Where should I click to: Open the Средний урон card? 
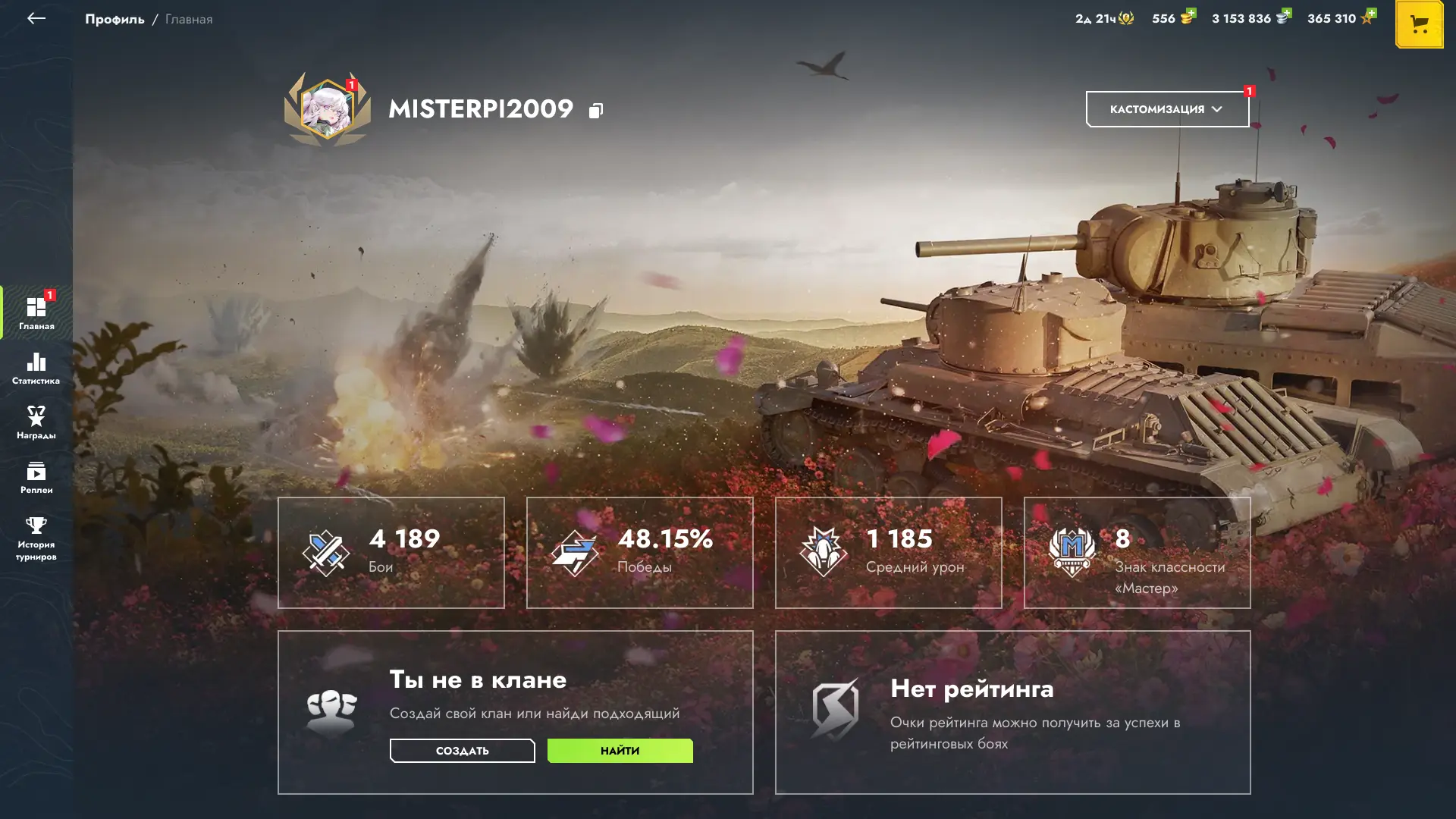(x=888, y=552)
